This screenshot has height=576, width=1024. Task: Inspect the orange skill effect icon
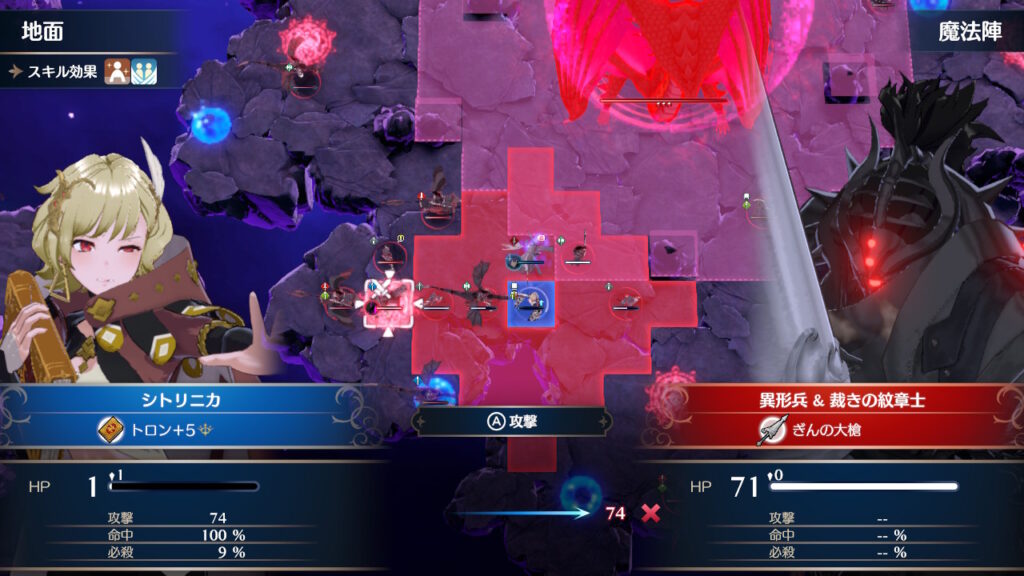pyautogui.click(x=117, y=71)
